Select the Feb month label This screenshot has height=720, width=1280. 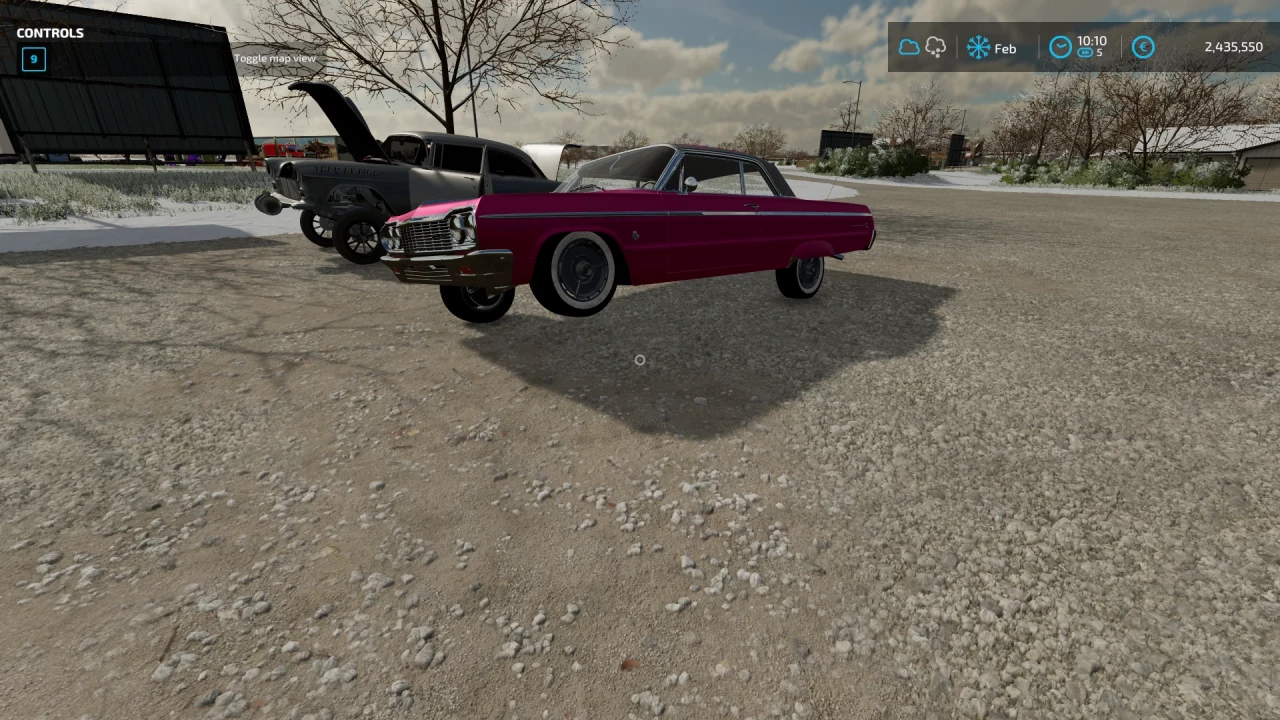(1005, 48)
